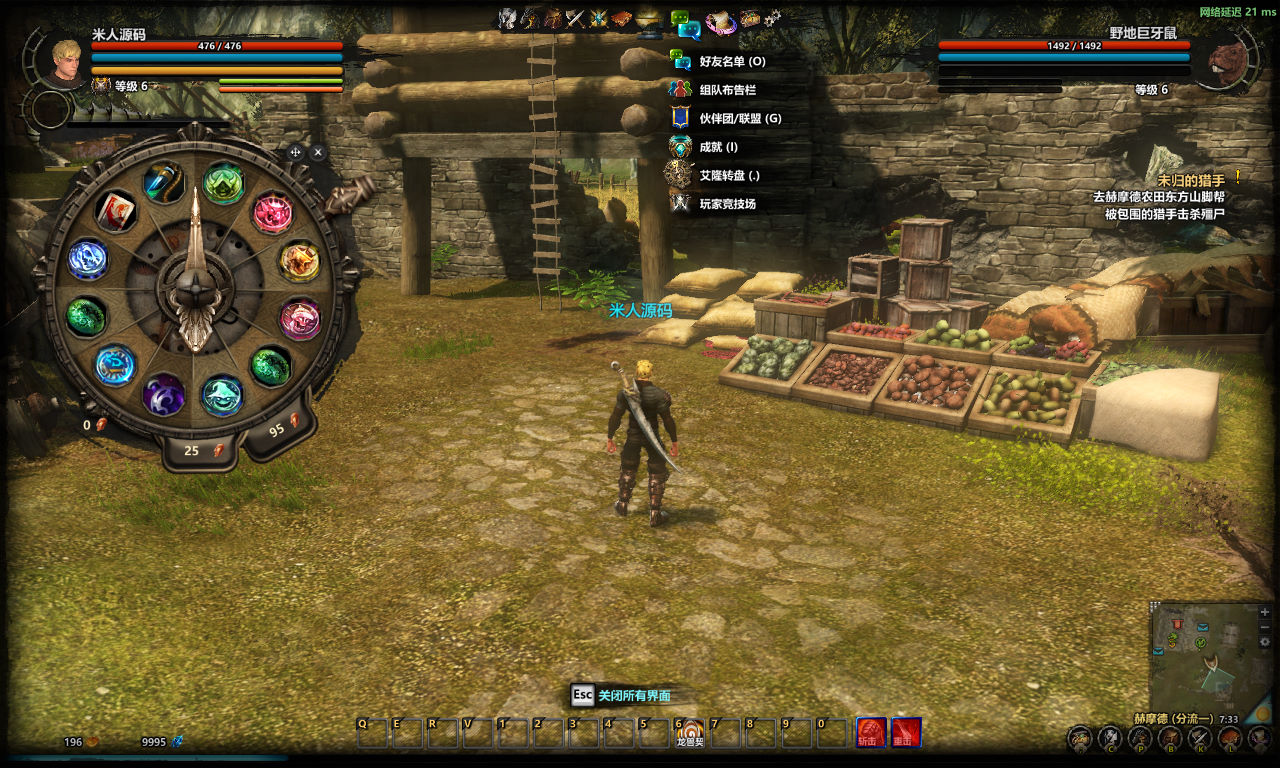Open the minimap gear settings

[1265, 641]
